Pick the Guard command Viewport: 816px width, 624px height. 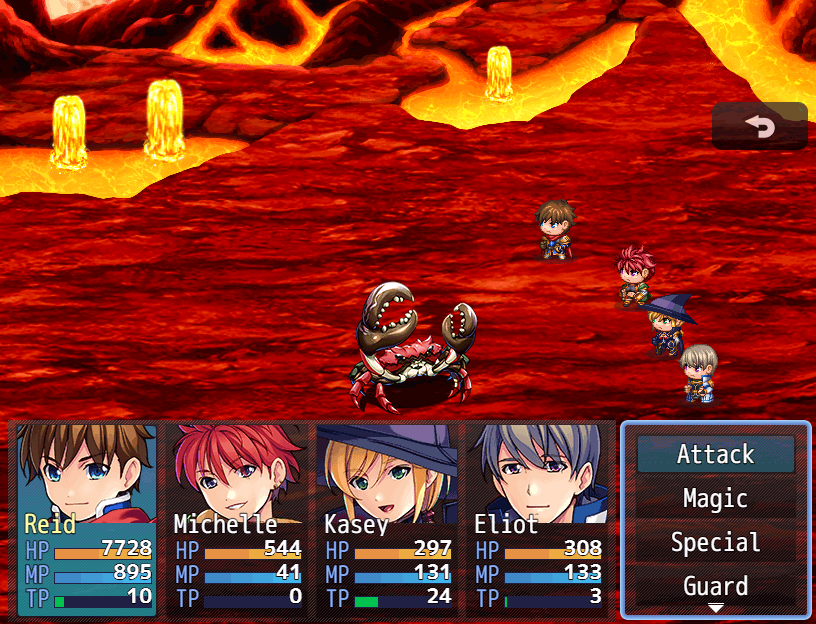click(x=715, y=585)
